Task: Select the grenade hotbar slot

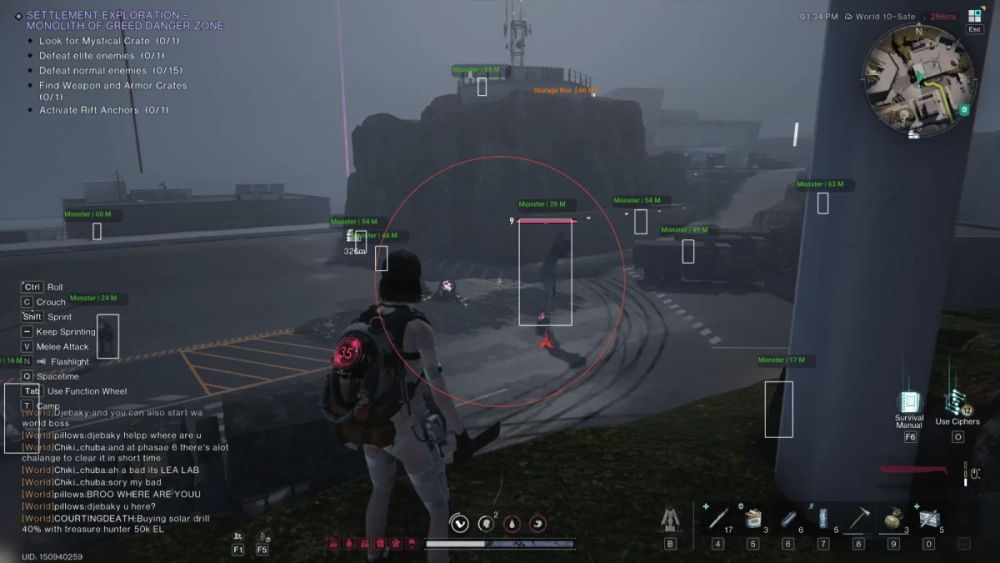Action: (893, 519)
